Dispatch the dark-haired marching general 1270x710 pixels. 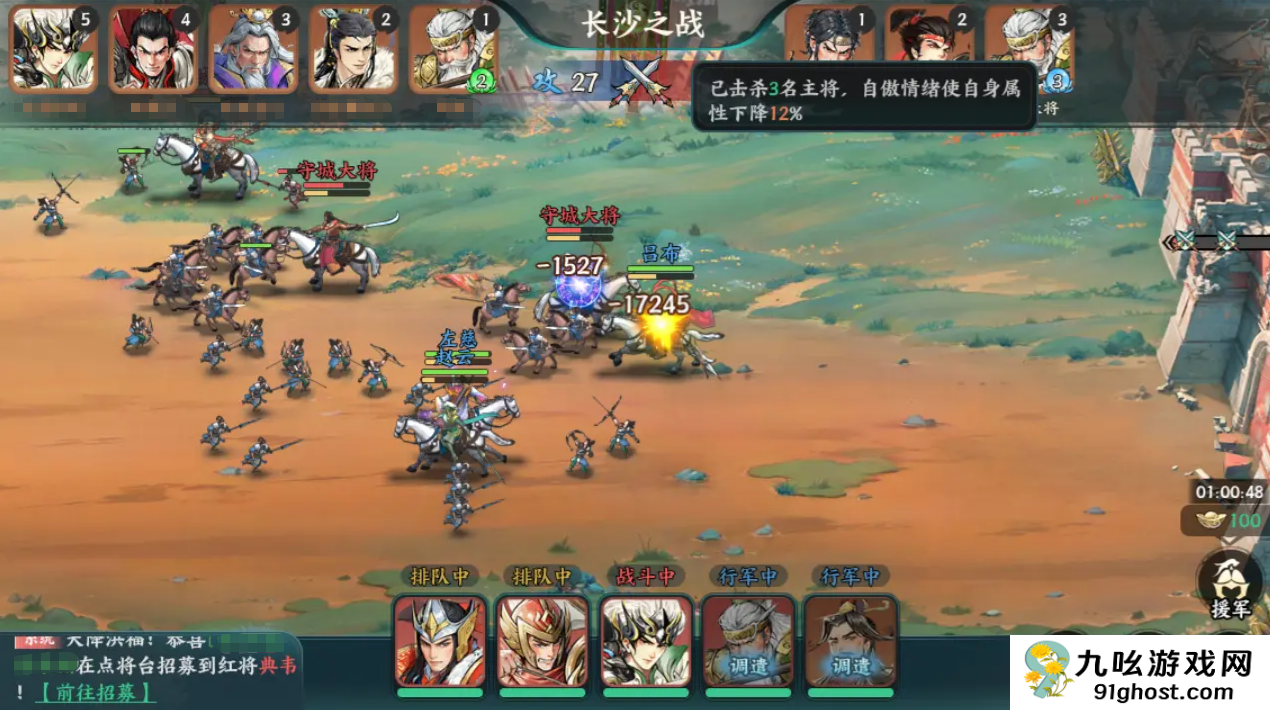850,641
